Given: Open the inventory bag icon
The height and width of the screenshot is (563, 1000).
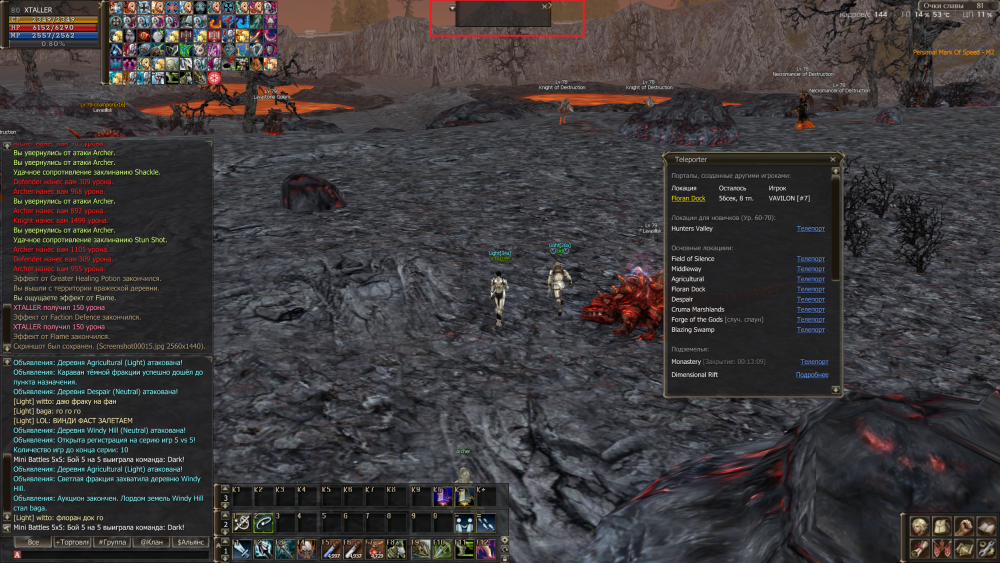Looking at the screenshot, I should (x=941, y=527).
